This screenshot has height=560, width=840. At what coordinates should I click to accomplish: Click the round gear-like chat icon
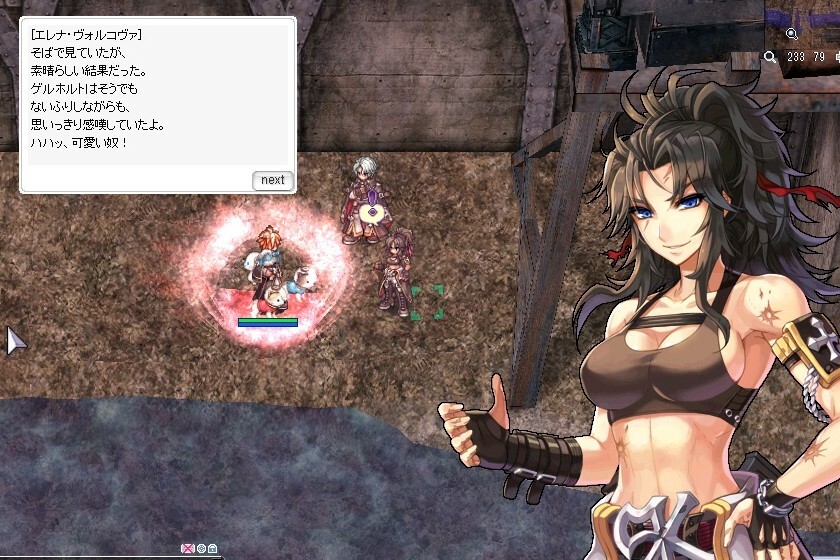[200, 548]
